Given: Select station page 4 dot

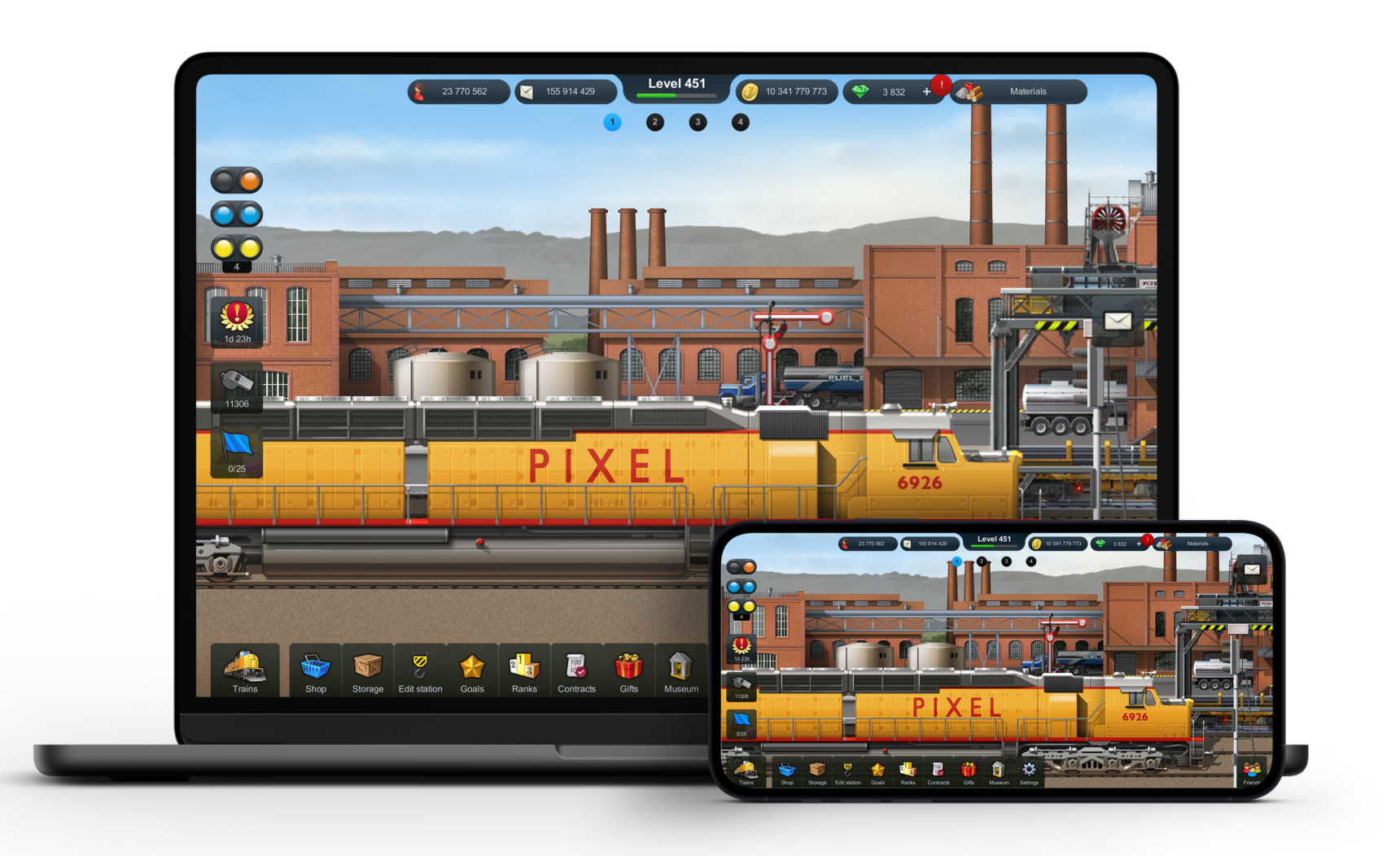Looking at the screenshot, I should pos(740,122).
